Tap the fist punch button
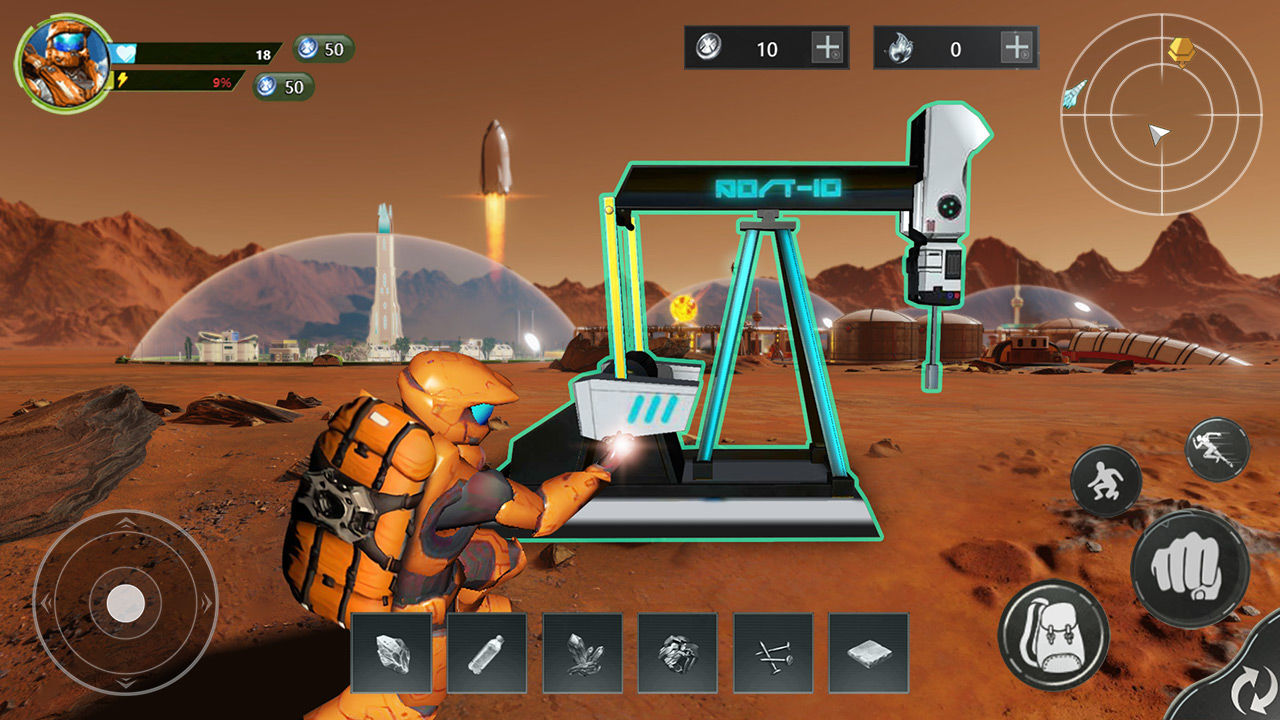 pos(1189,568)
